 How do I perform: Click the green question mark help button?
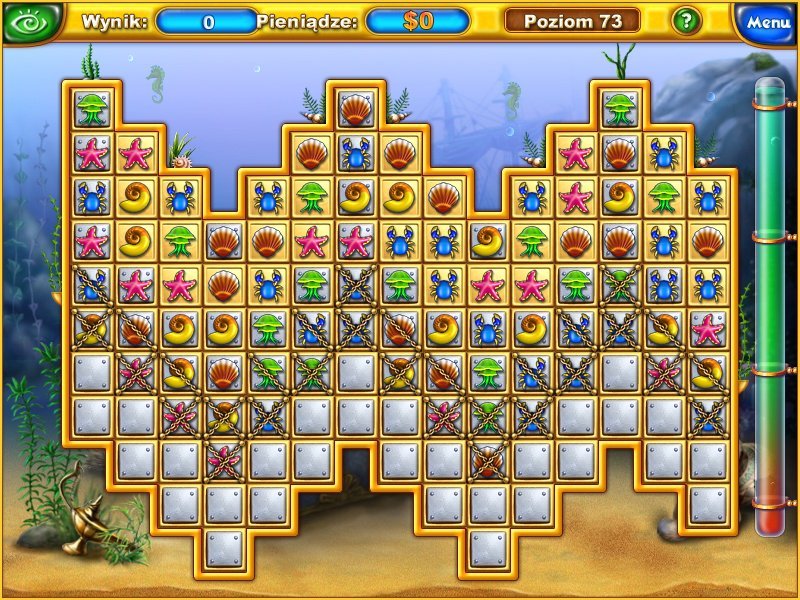[685, 20]
